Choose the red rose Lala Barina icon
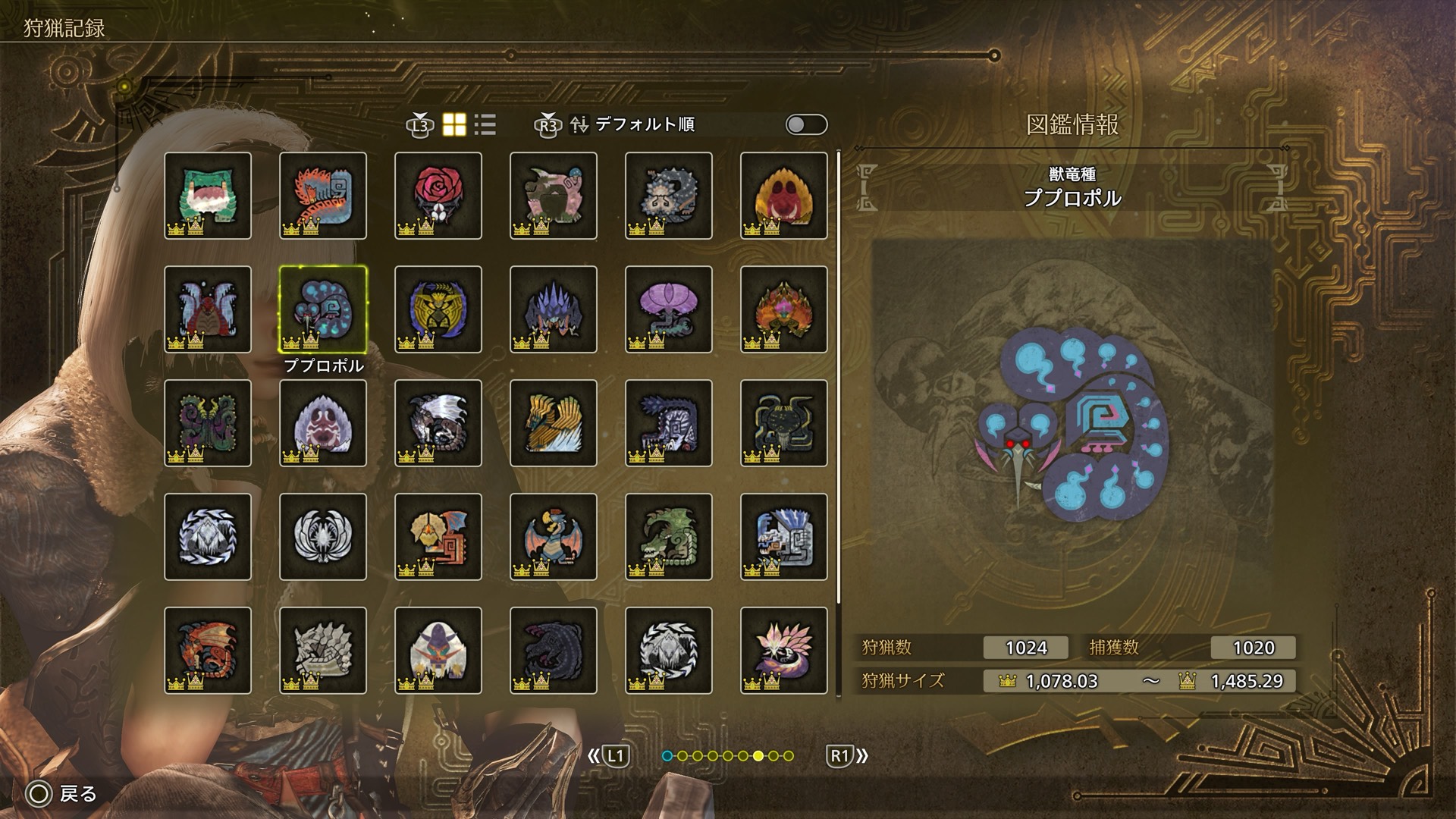 [438, 196]
